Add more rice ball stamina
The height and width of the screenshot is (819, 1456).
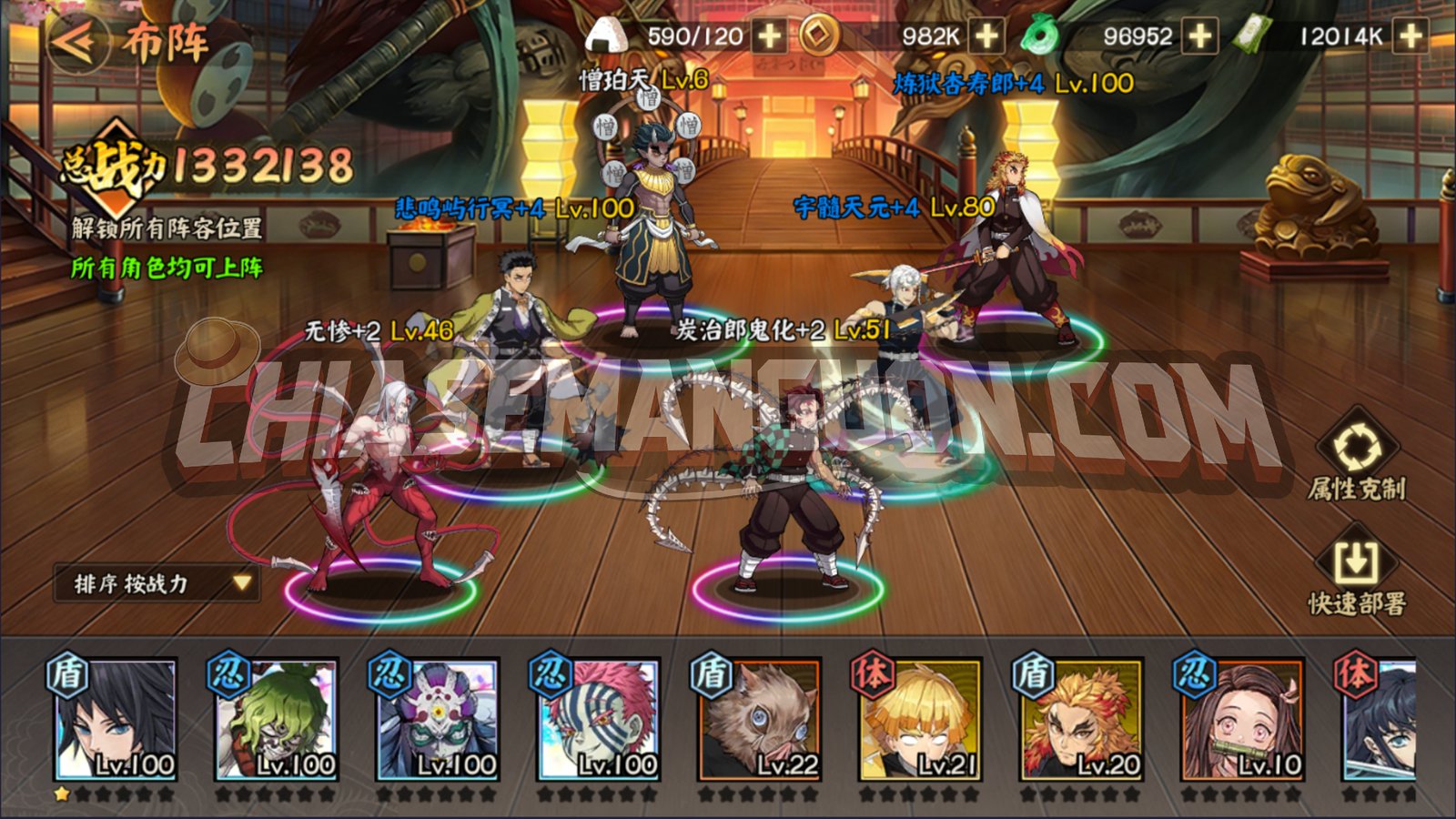770,36
